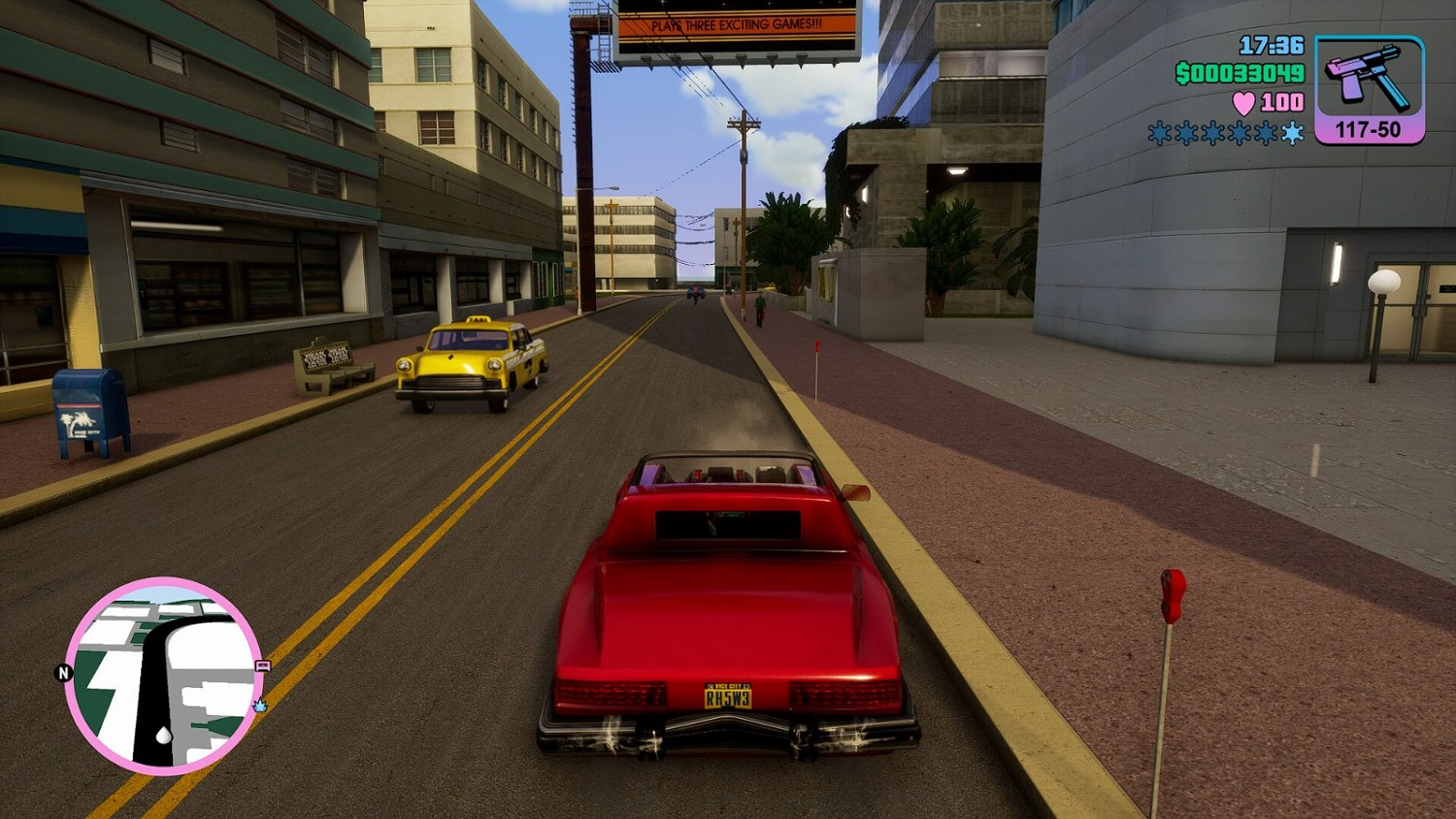Screen dimensions: 1456x819
Task: Toggle the 117-50 ammo counter
Action: 1370,126
